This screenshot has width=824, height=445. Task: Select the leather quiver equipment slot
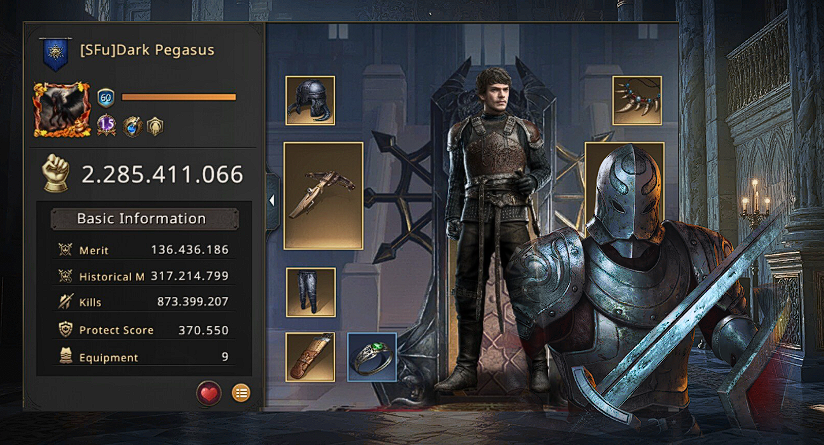tap(310, 356)
